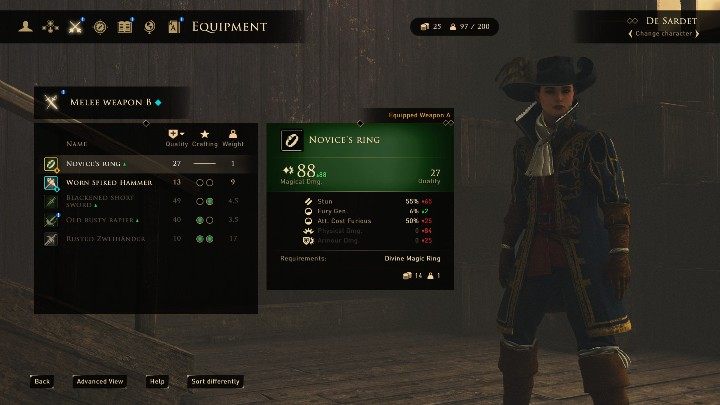The width and height of the screenshot is (720, 405).
Task: Open the lettered codex page tab
Action: pos(173,27)
